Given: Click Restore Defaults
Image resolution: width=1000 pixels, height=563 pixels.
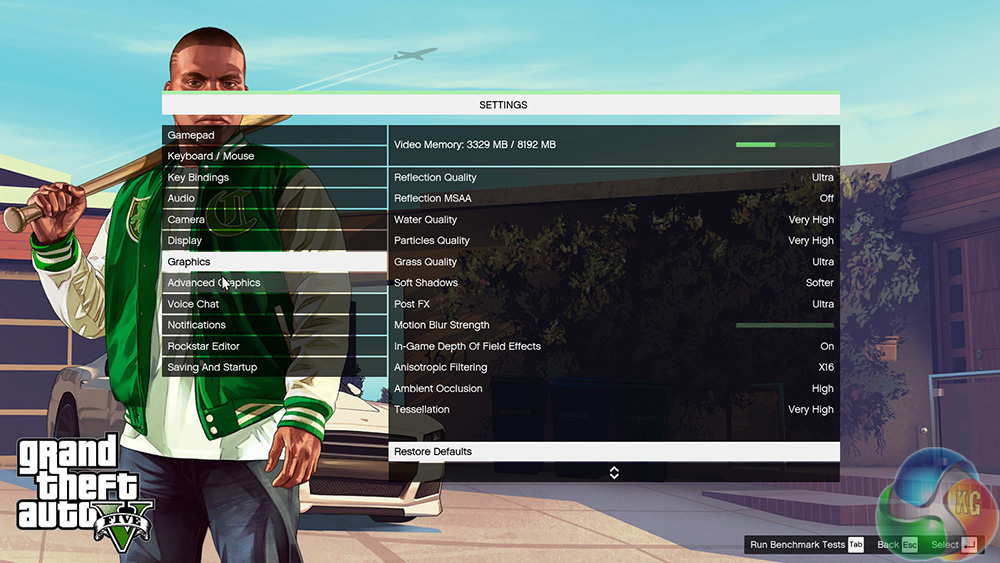Looking at the screenshot, I should 613,452.
